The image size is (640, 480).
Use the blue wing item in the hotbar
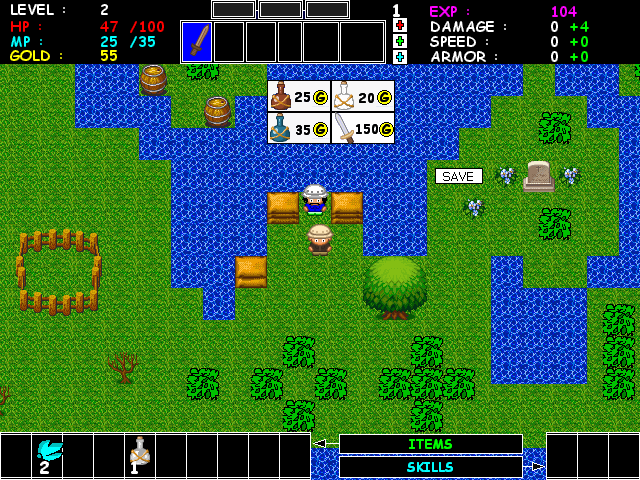click(48, 454)
